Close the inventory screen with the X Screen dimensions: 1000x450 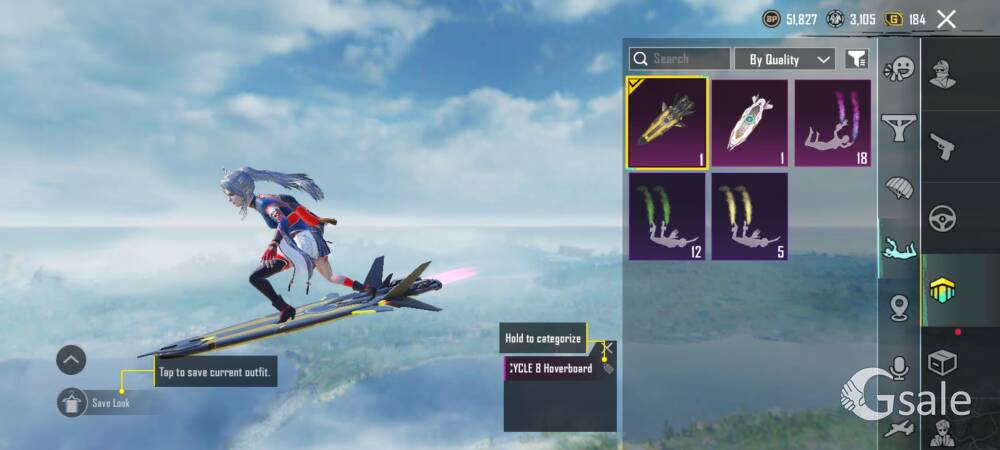pos(946,19)
